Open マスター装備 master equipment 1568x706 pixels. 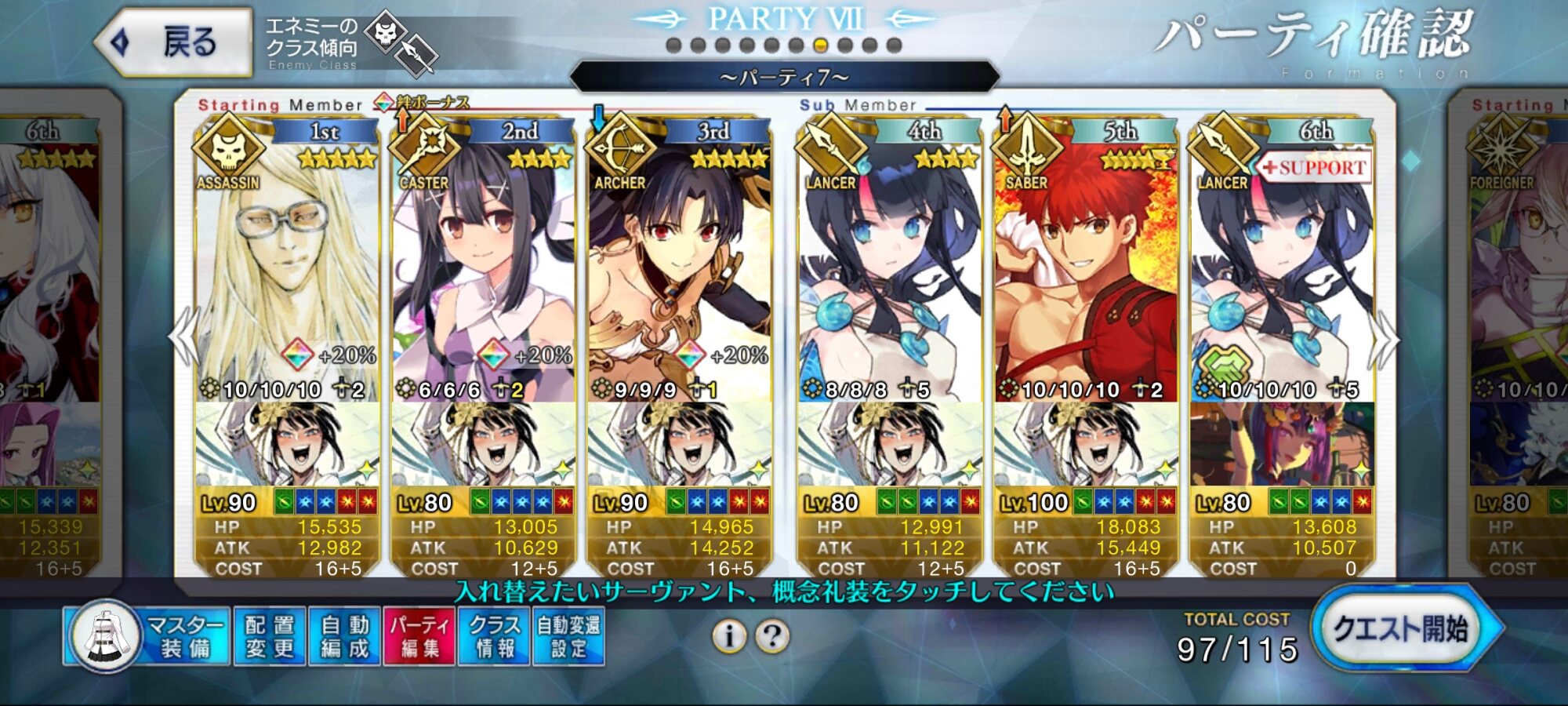[149, 636]
